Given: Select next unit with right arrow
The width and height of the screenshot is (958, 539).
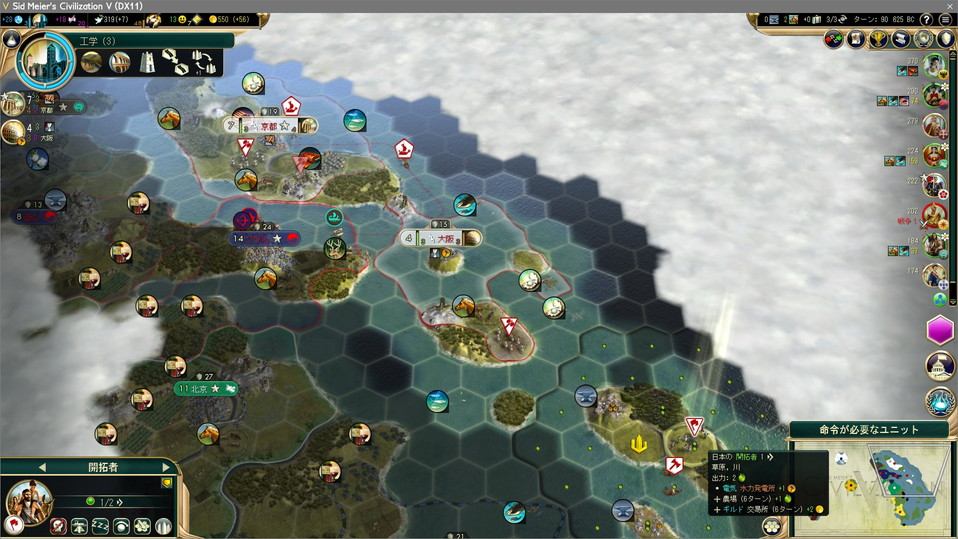Looking at the screenshot, I should click(x=166, y=466).
